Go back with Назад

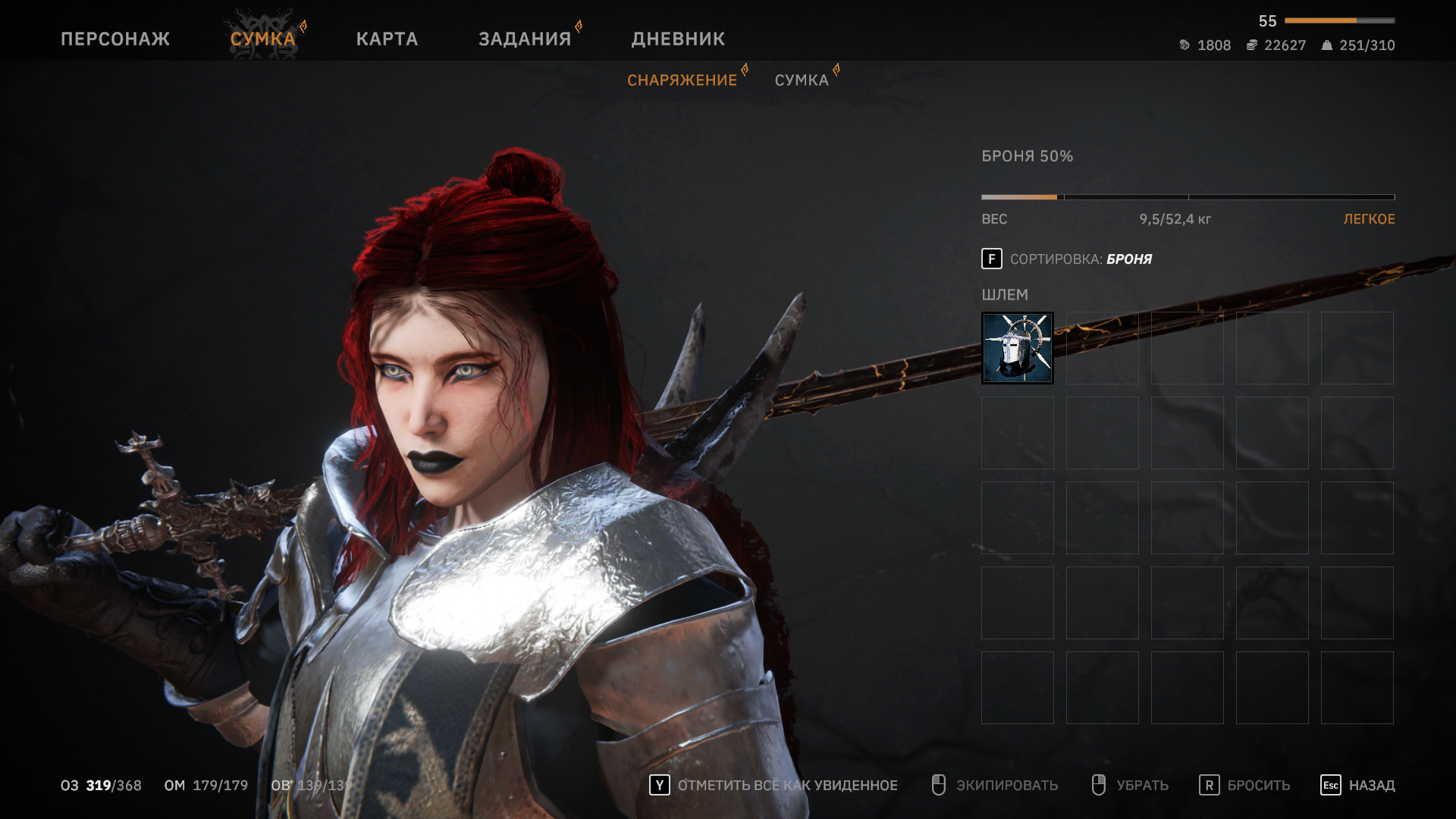(x=1357, y=786)
